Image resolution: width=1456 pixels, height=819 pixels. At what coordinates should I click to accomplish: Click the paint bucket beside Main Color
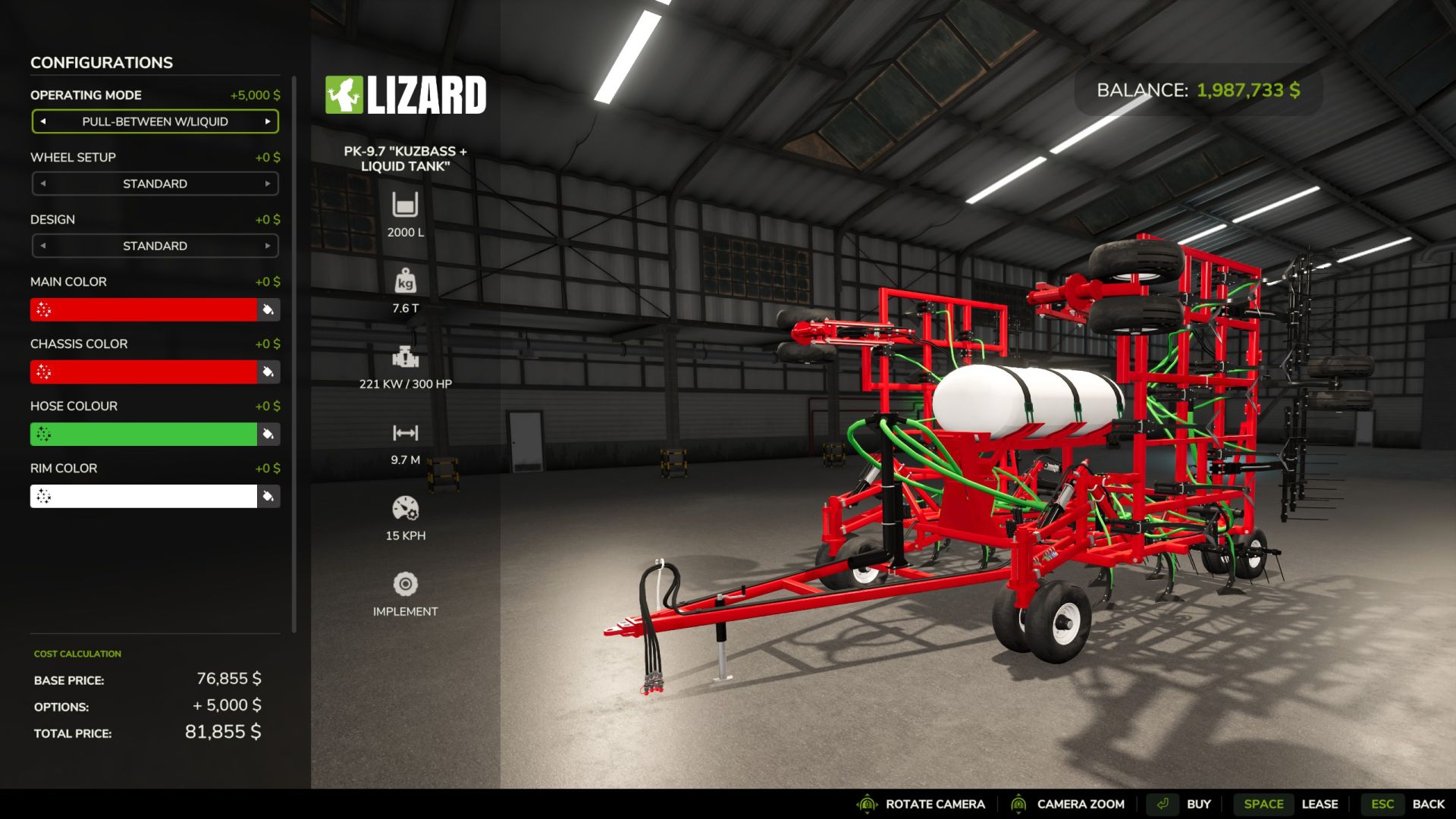tap(268, 309)
